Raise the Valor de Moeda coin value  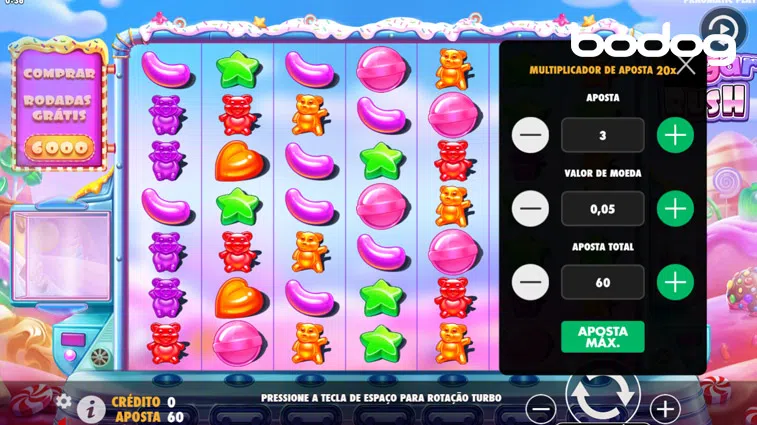pyautogui.click(x=675, y=208)
